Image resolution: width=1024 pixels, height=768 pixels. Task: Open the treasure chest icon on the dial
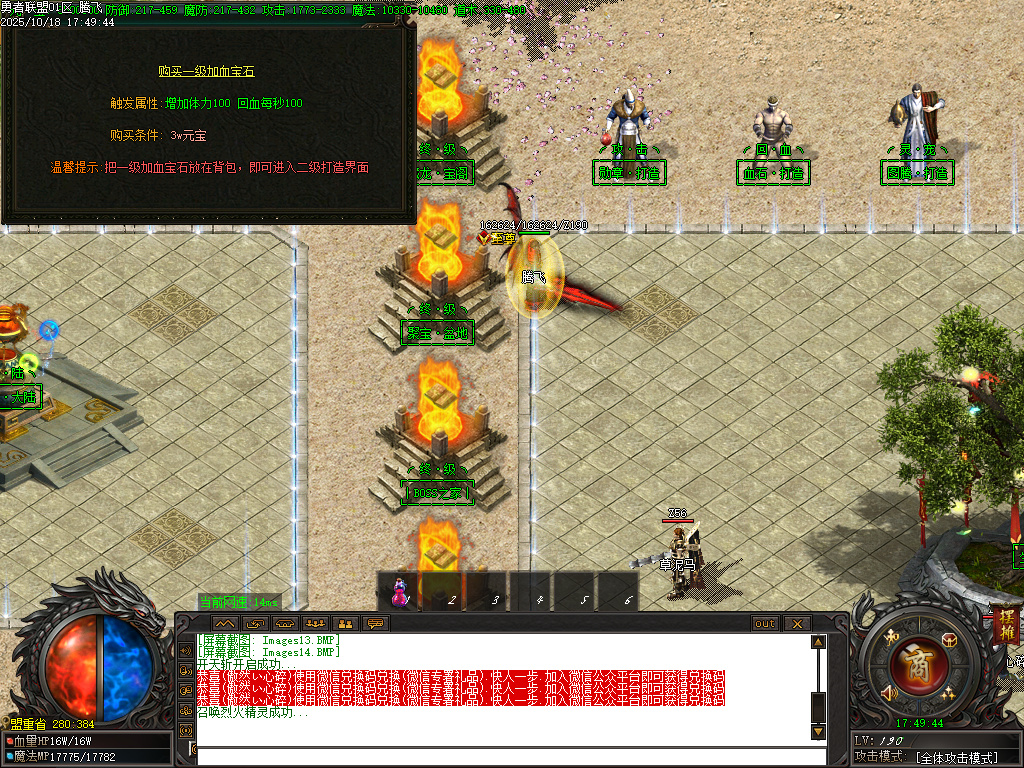click(x=950, y=639)
